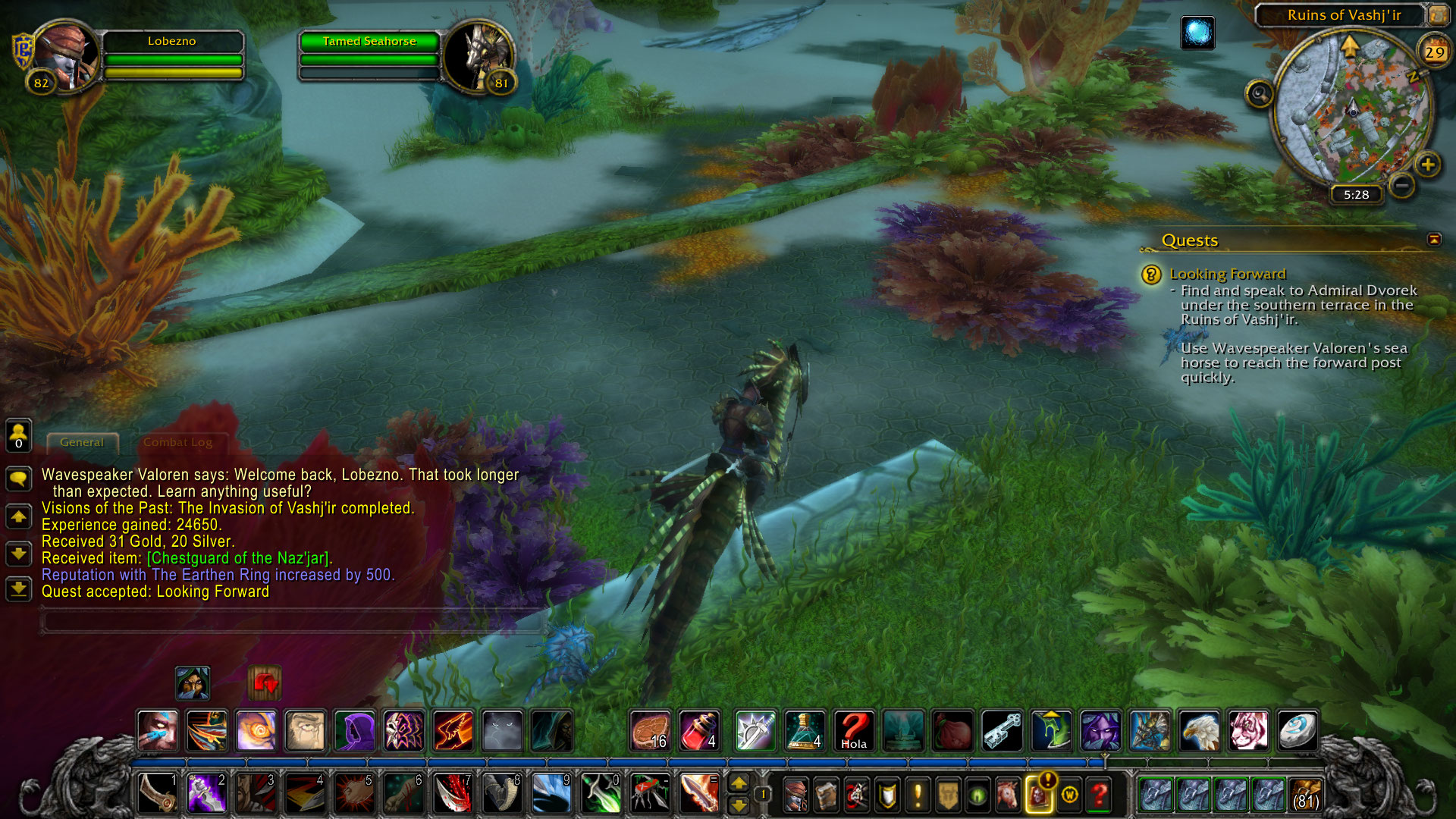This screenshot has width=1456, height=819.
Task: Open the world map from zone banner button
Action: click(1438, 14)
